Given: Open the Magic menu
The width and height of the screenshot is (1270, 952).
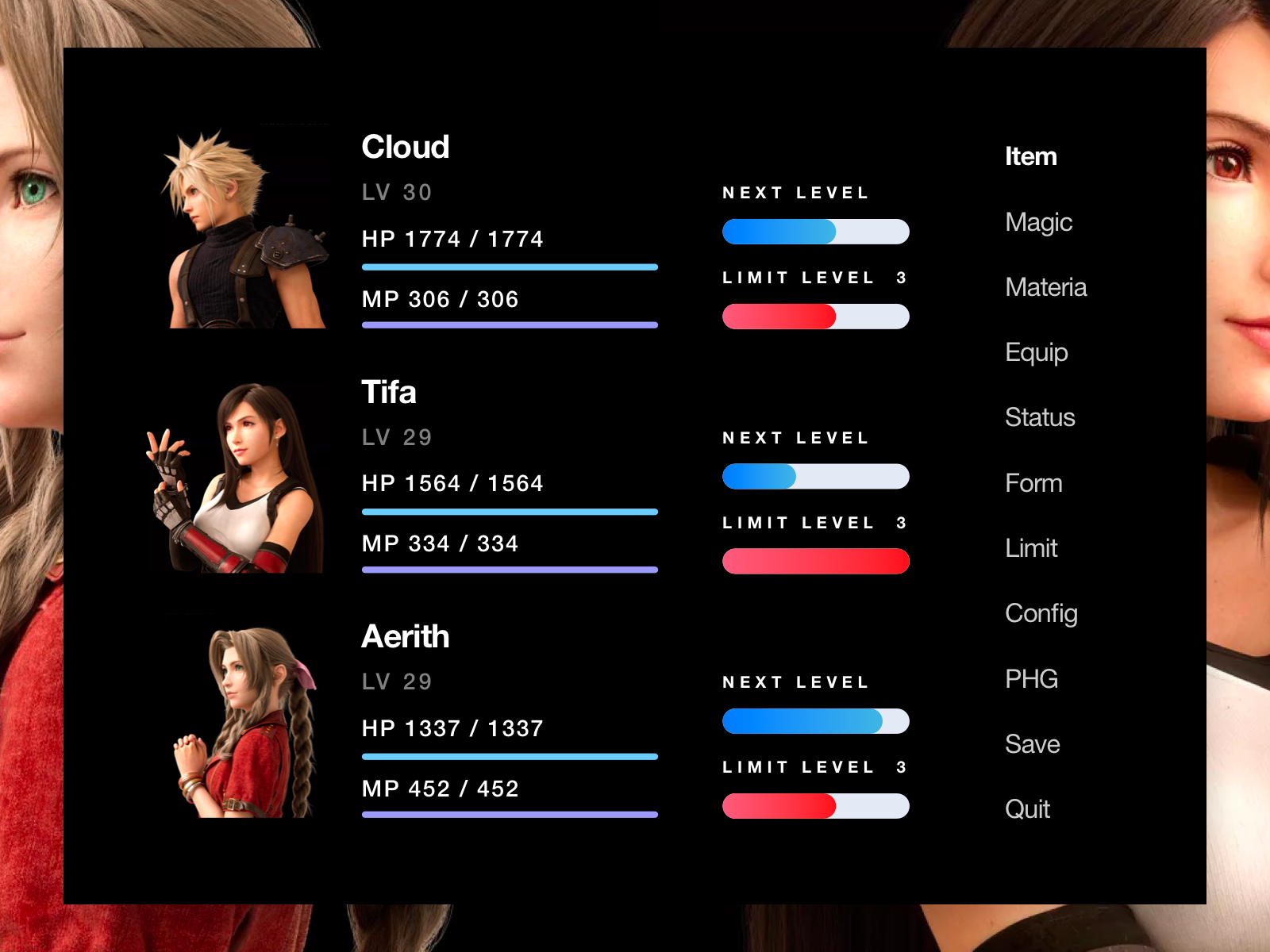Looking at the screenshot, I should point(1038,223).
